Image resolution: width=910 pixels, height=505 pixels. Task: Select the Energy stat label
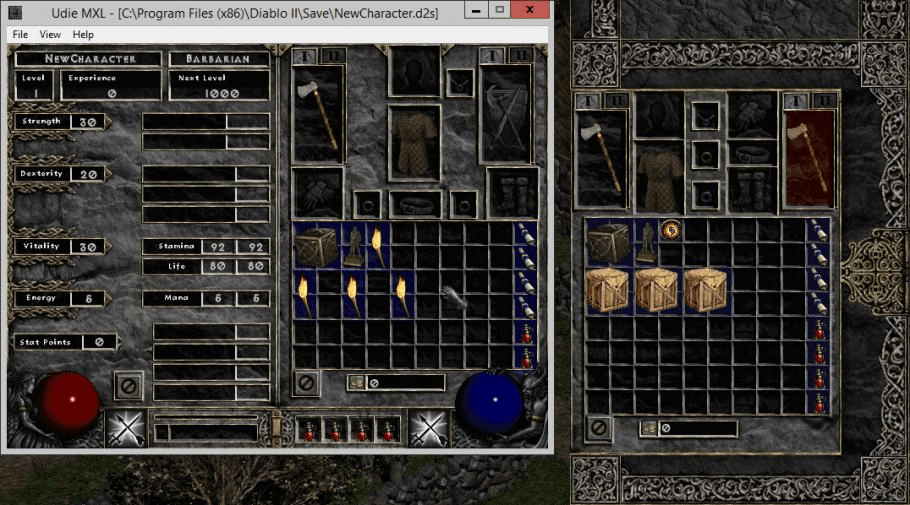point(42,298)
